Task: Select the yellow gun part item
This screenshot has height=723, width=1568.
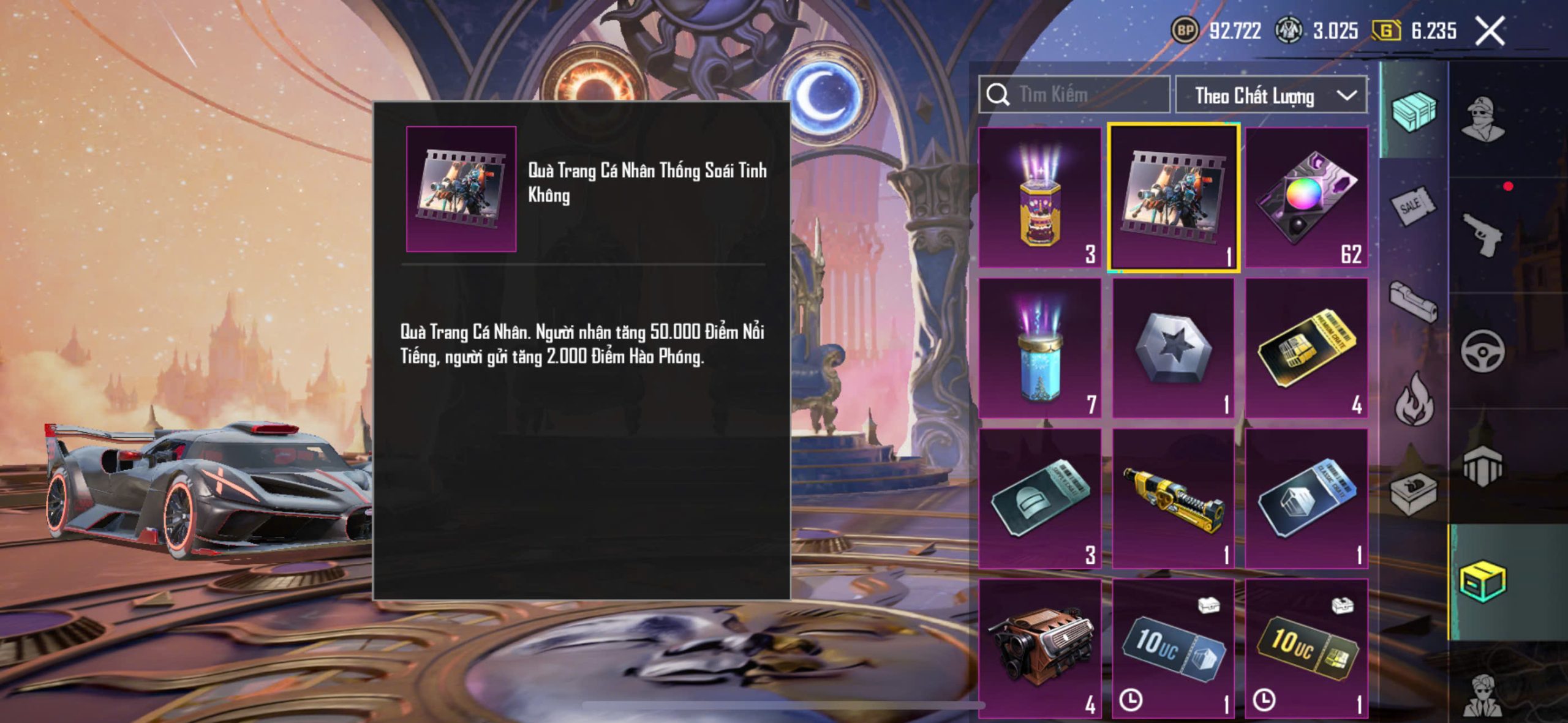Action: tap(1173, 499)
